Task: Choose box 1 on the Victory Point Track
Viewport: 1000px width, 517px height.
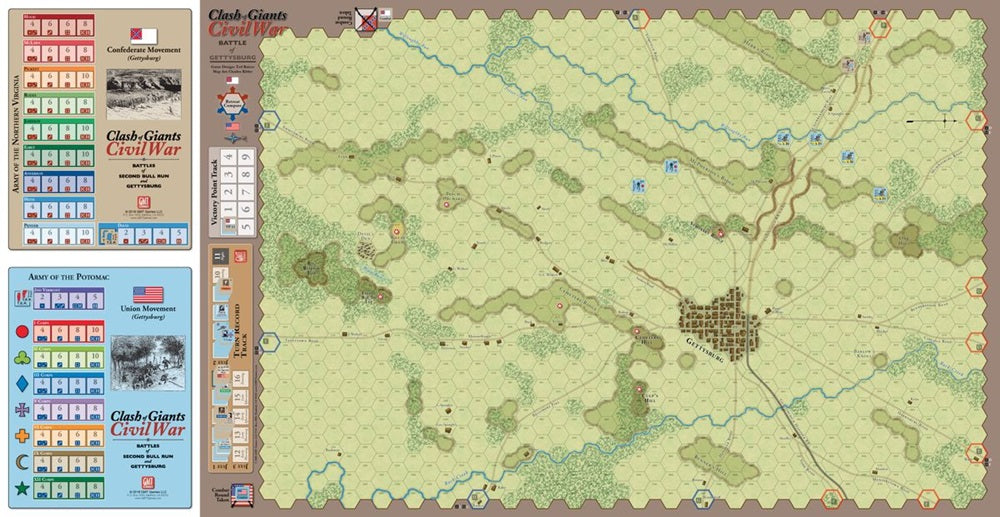Action: pyautogui.click(x=227, y=208)
